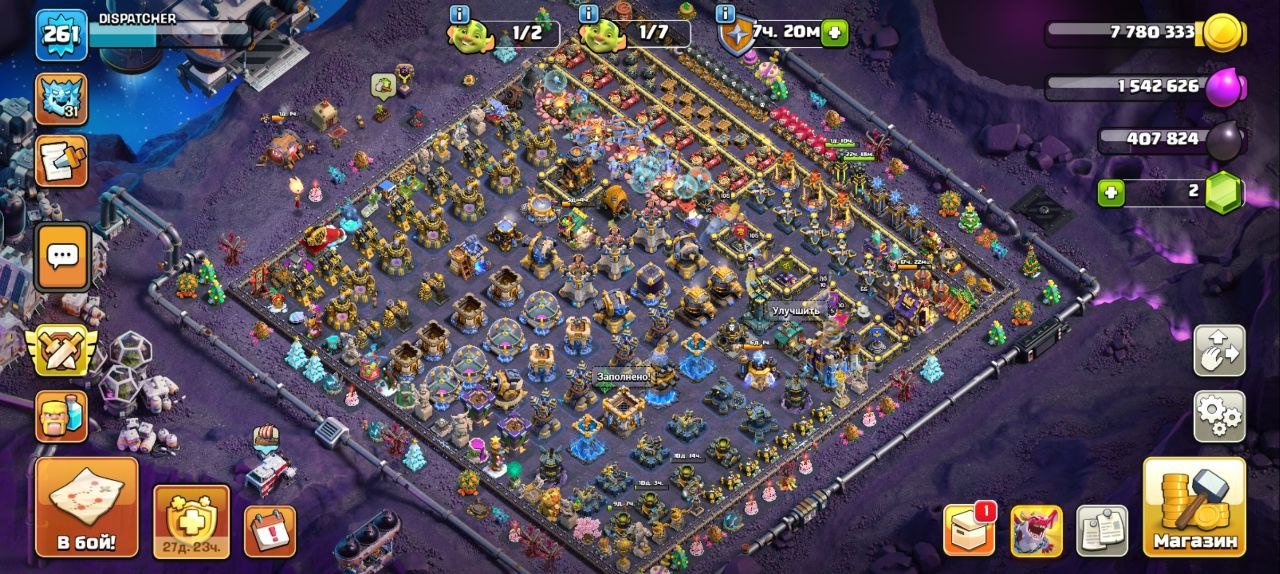Extend the shield with the green plus button

834,33
